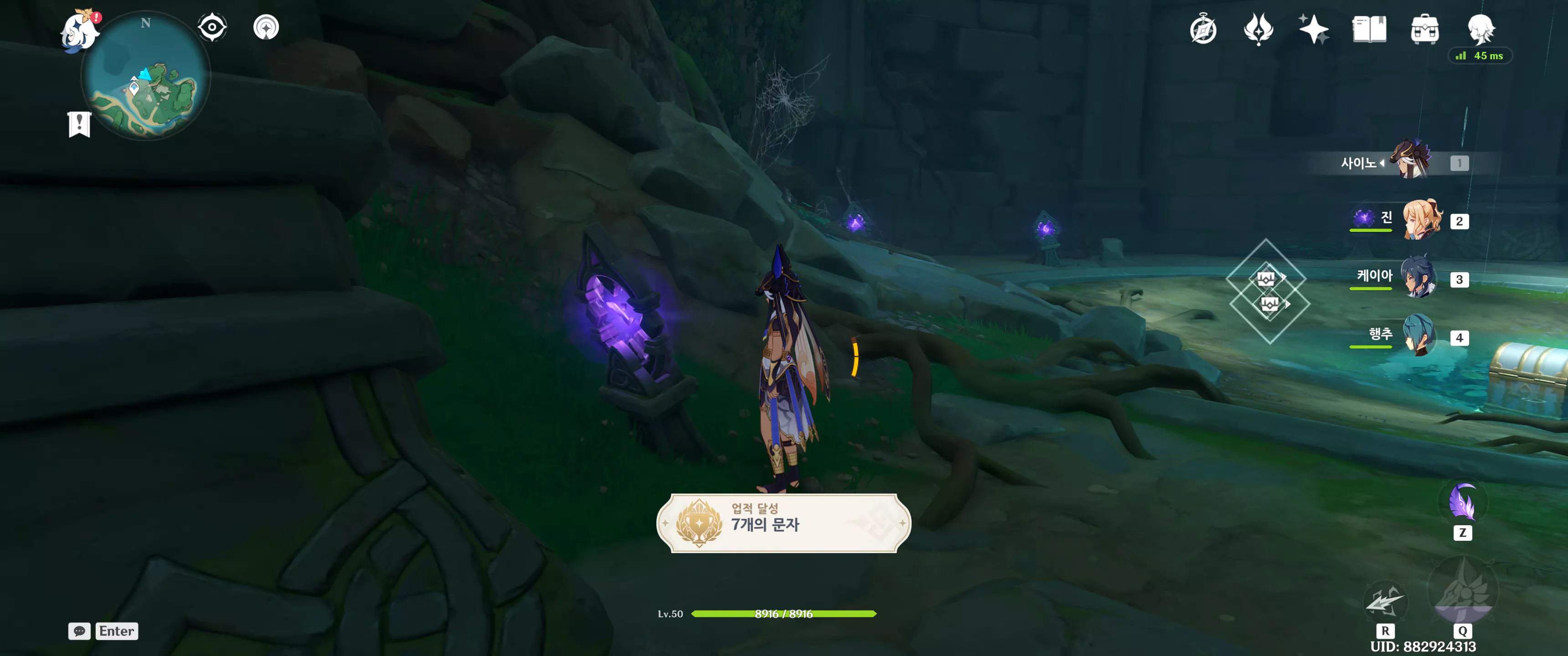The image size is (1568, 656).
Task: Switch to party member 진
Action: pyautogui.click(x=1422, y=220)
